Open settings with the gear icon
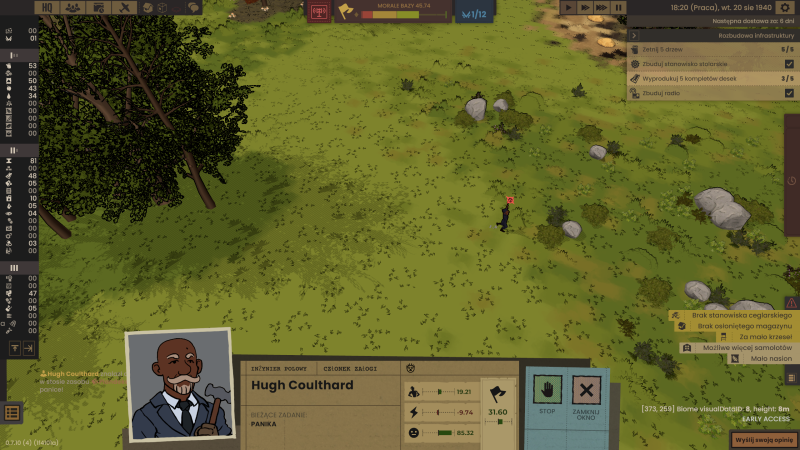800x450 pixels. point(784,8)
